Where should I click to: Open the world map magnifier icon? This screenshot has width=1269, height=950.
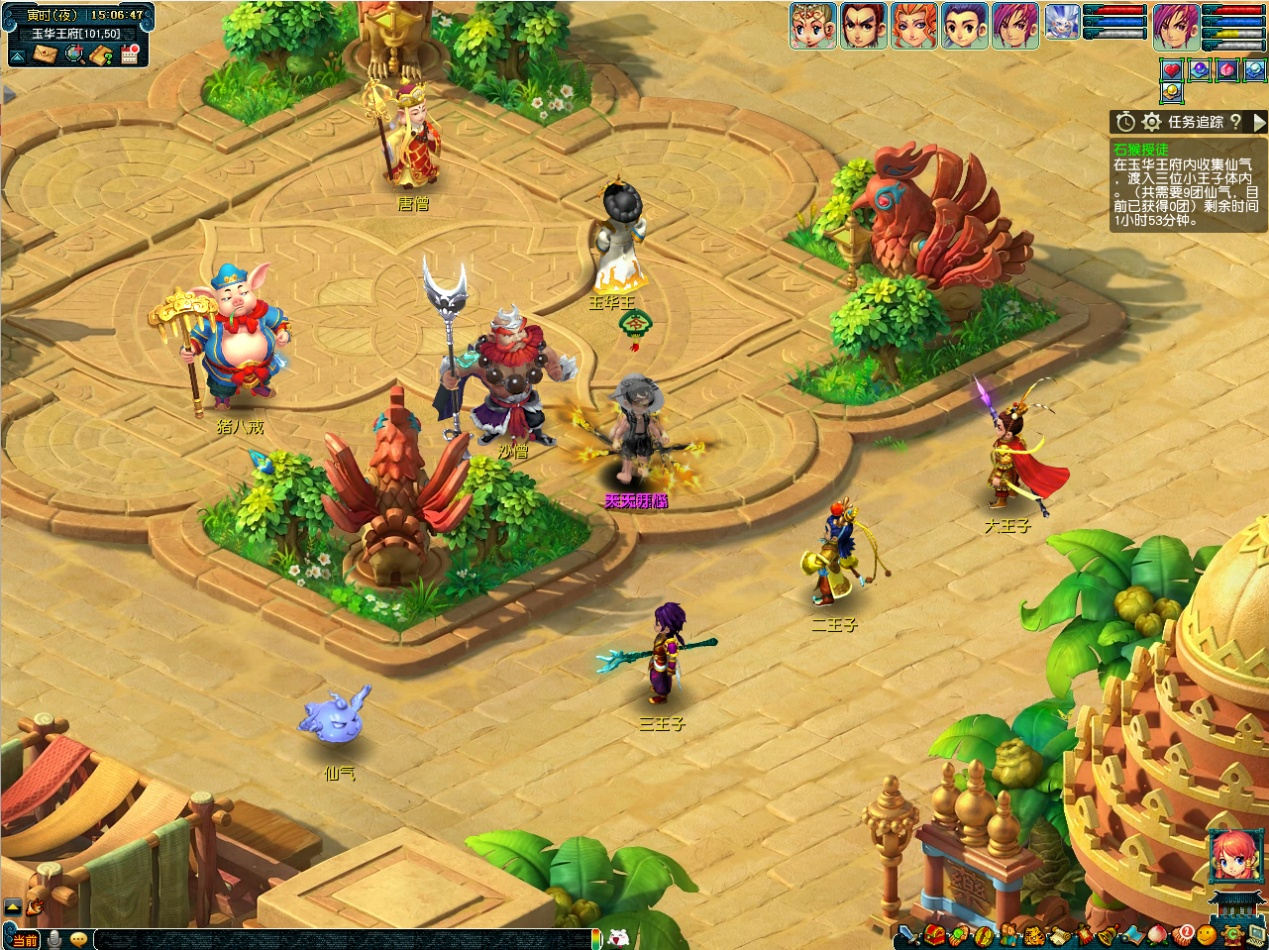(73, 54)
